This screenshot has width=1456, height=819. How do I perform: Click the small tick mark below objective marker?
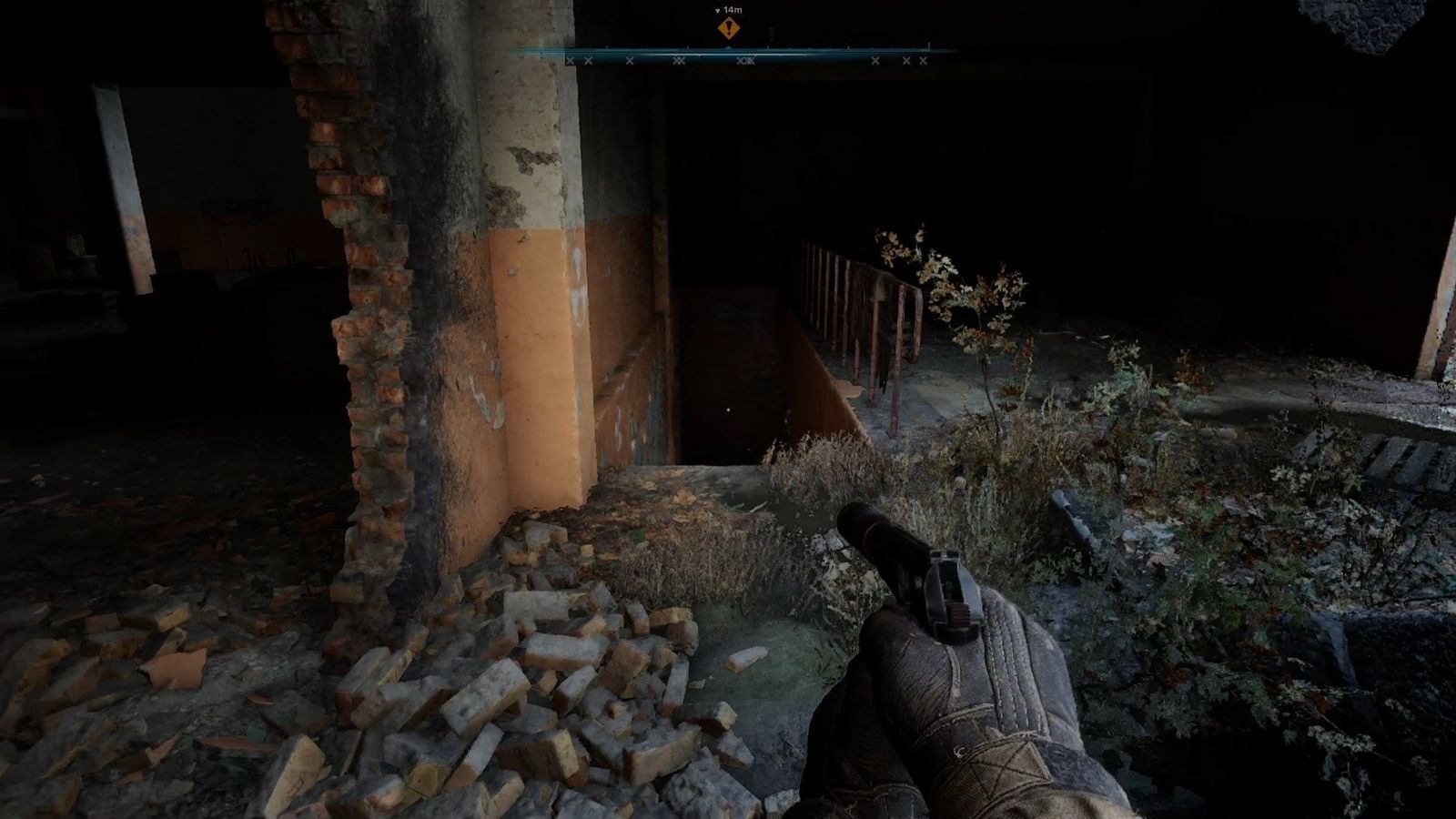tap(728, 46)
